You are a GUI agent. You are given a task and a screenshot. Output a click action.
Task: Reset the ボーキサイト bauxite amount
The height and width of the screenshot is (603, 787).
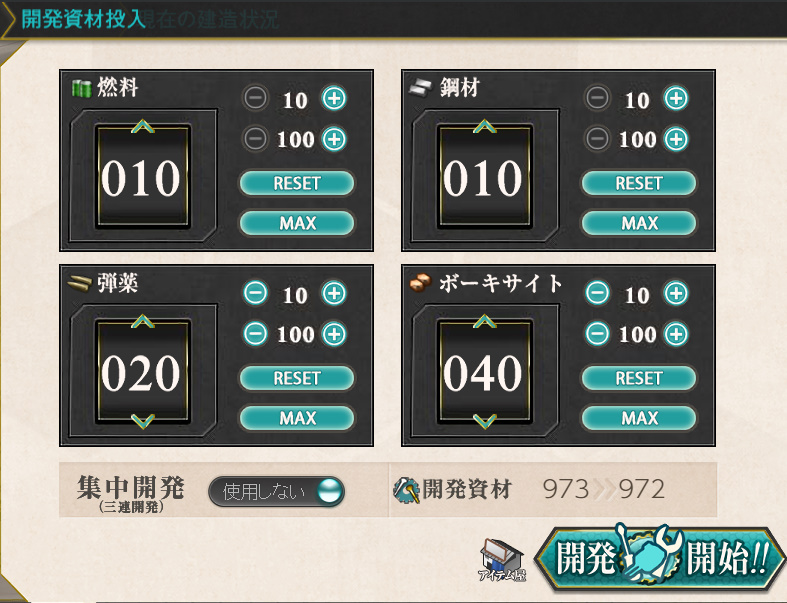[x=638, y=378]
